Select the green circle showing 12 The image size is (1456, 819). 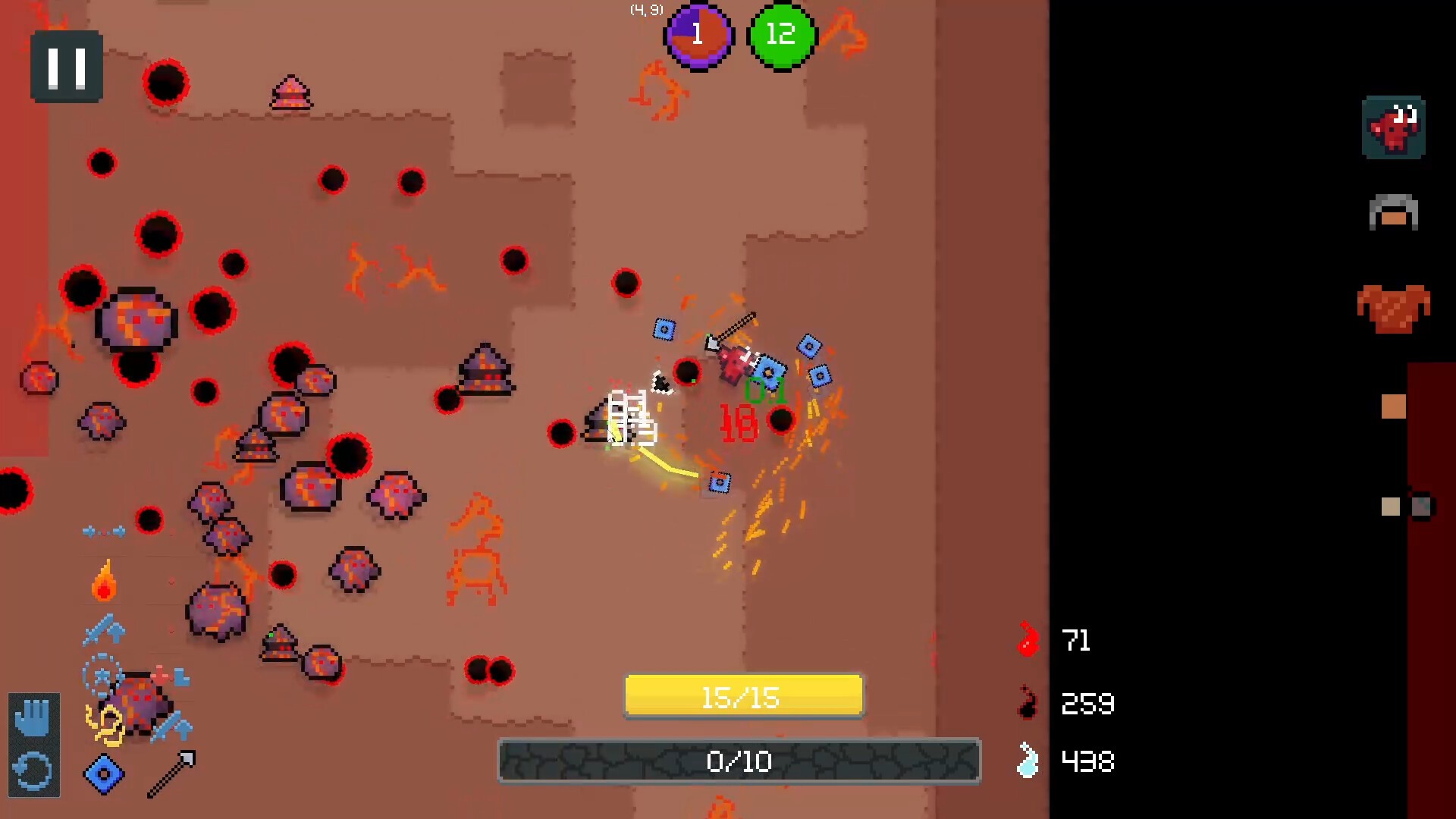tap(781, 36)
